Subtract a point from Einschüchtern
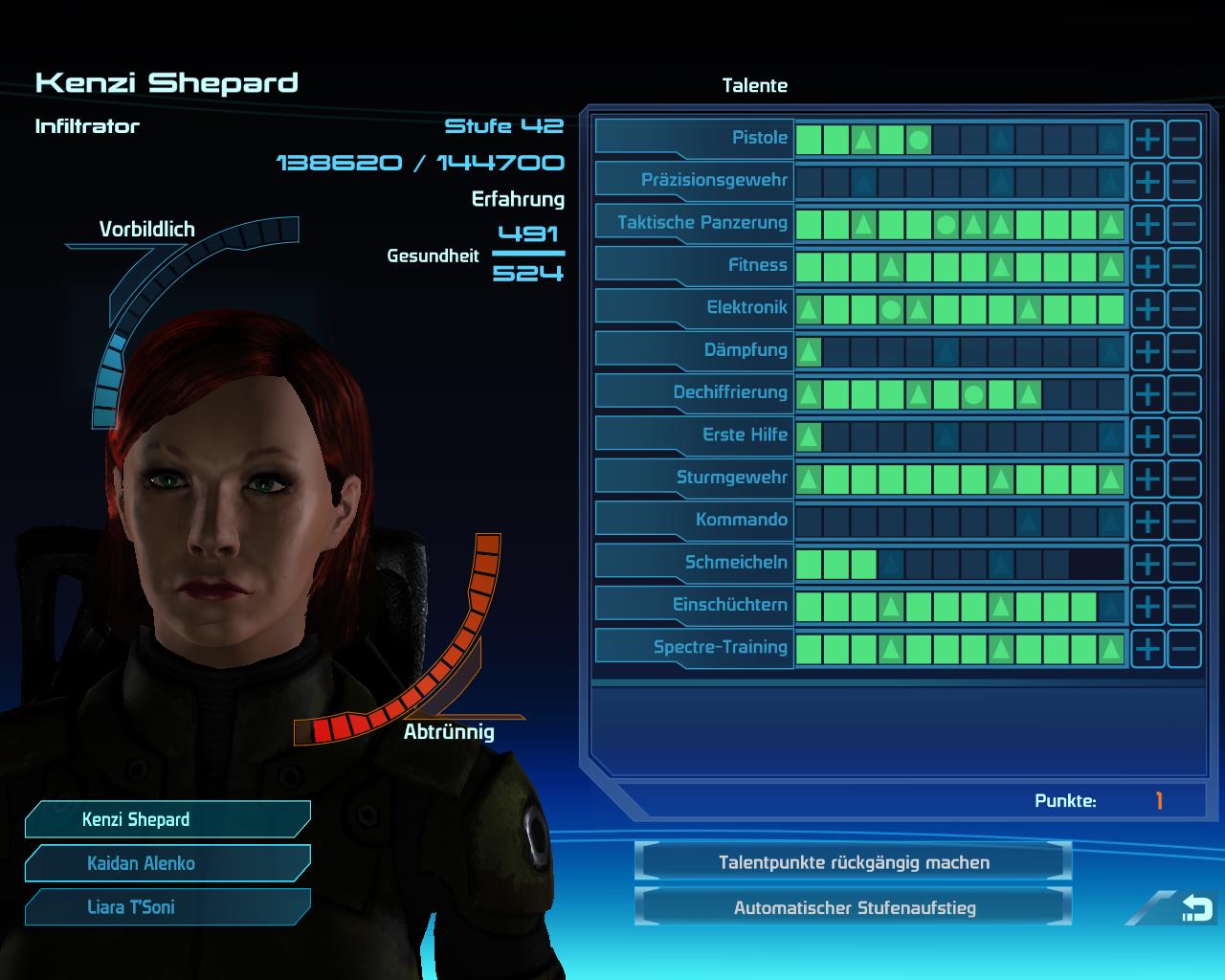The height and width of the screenshot is (980, 1225). pos(1184,606)
